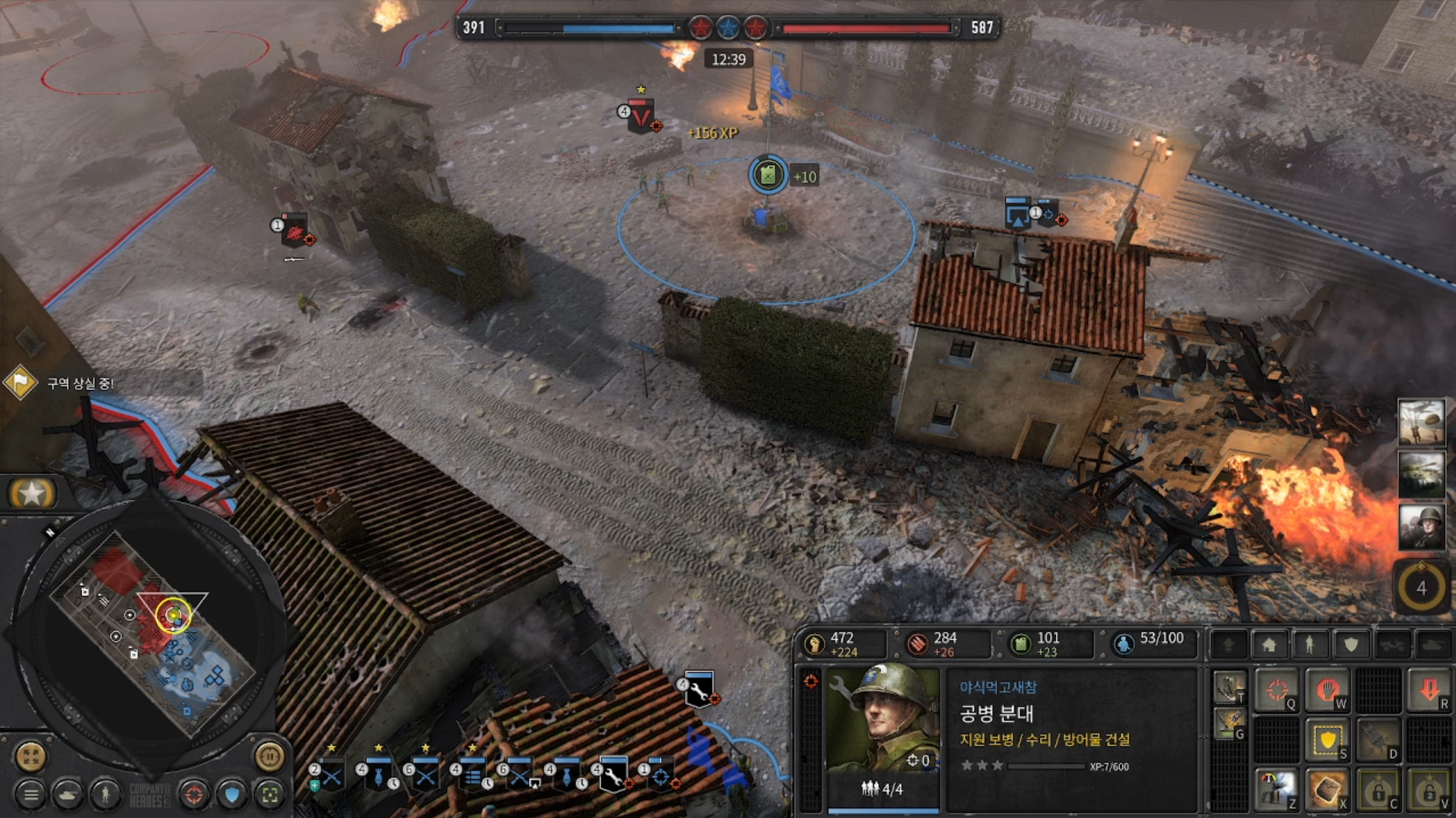Click the fuel capture point marker
This screenshot has width=1456, height=818.
pyautogui.click(x=768, y=175)
